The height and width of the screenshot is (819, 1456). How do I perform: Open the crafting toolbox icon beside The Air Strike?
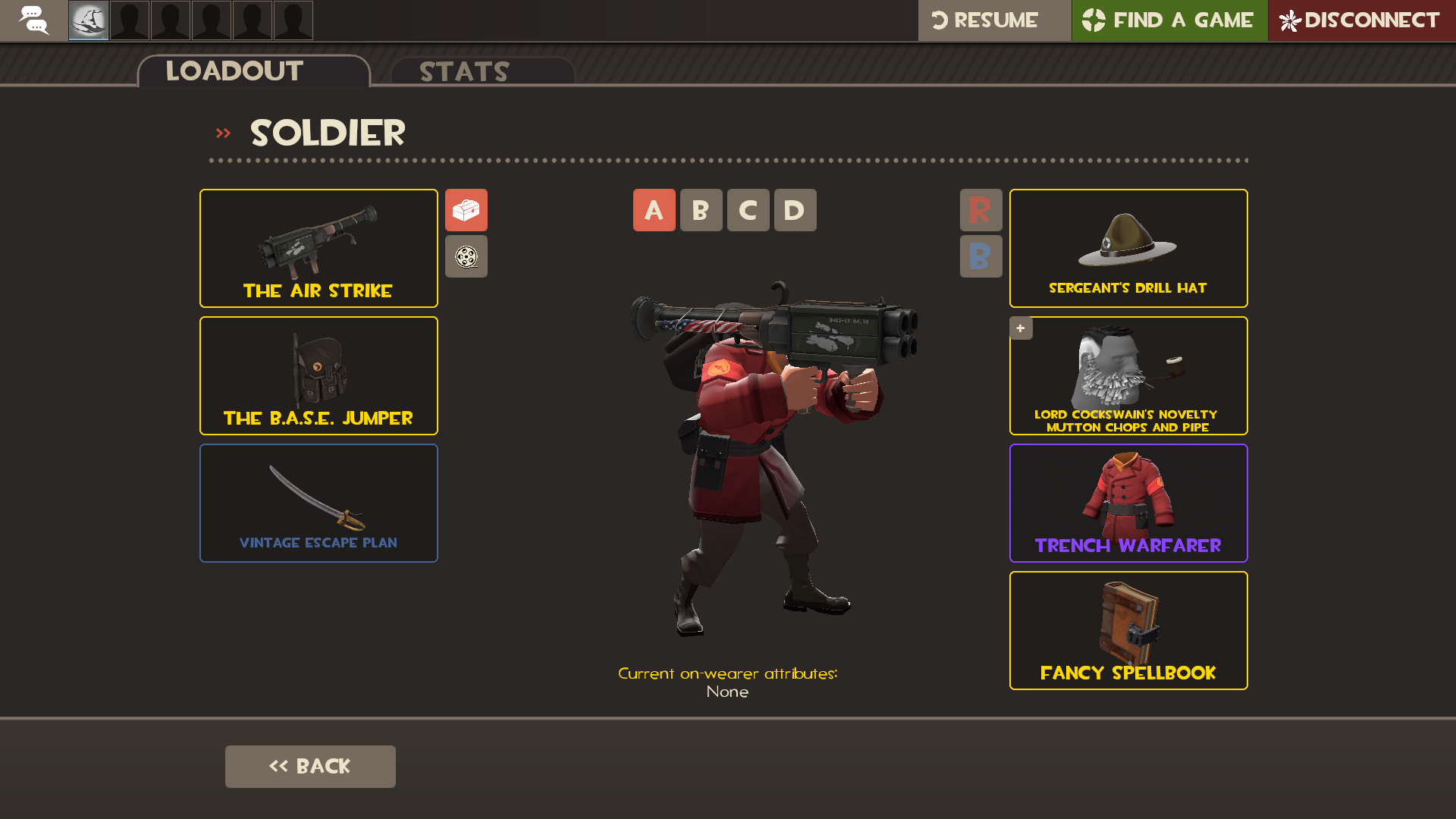[x=466, y=210]
